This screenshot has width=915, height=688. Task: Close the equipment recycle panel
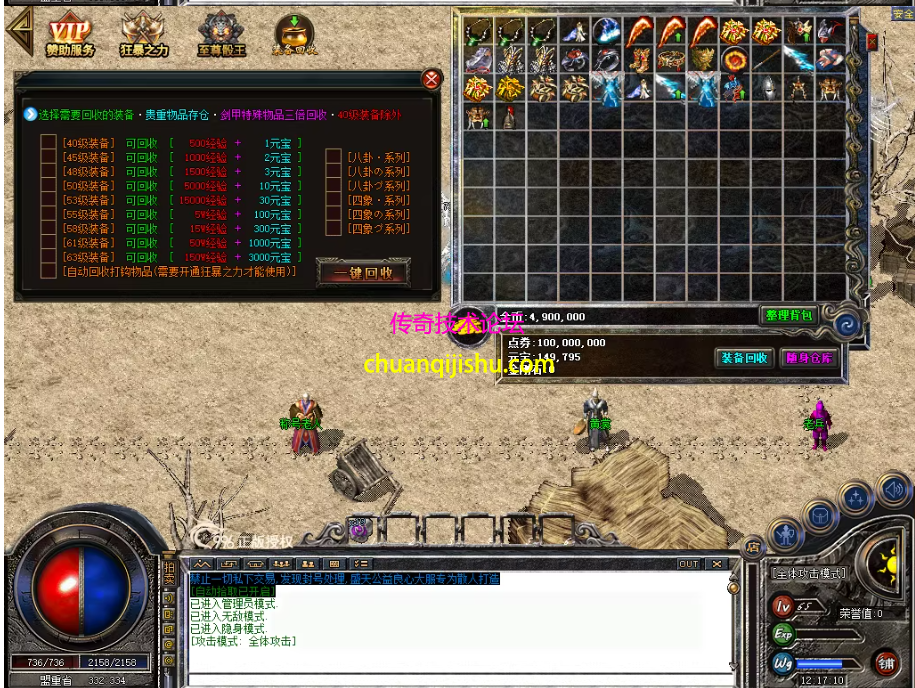click(x=432, y=80)
